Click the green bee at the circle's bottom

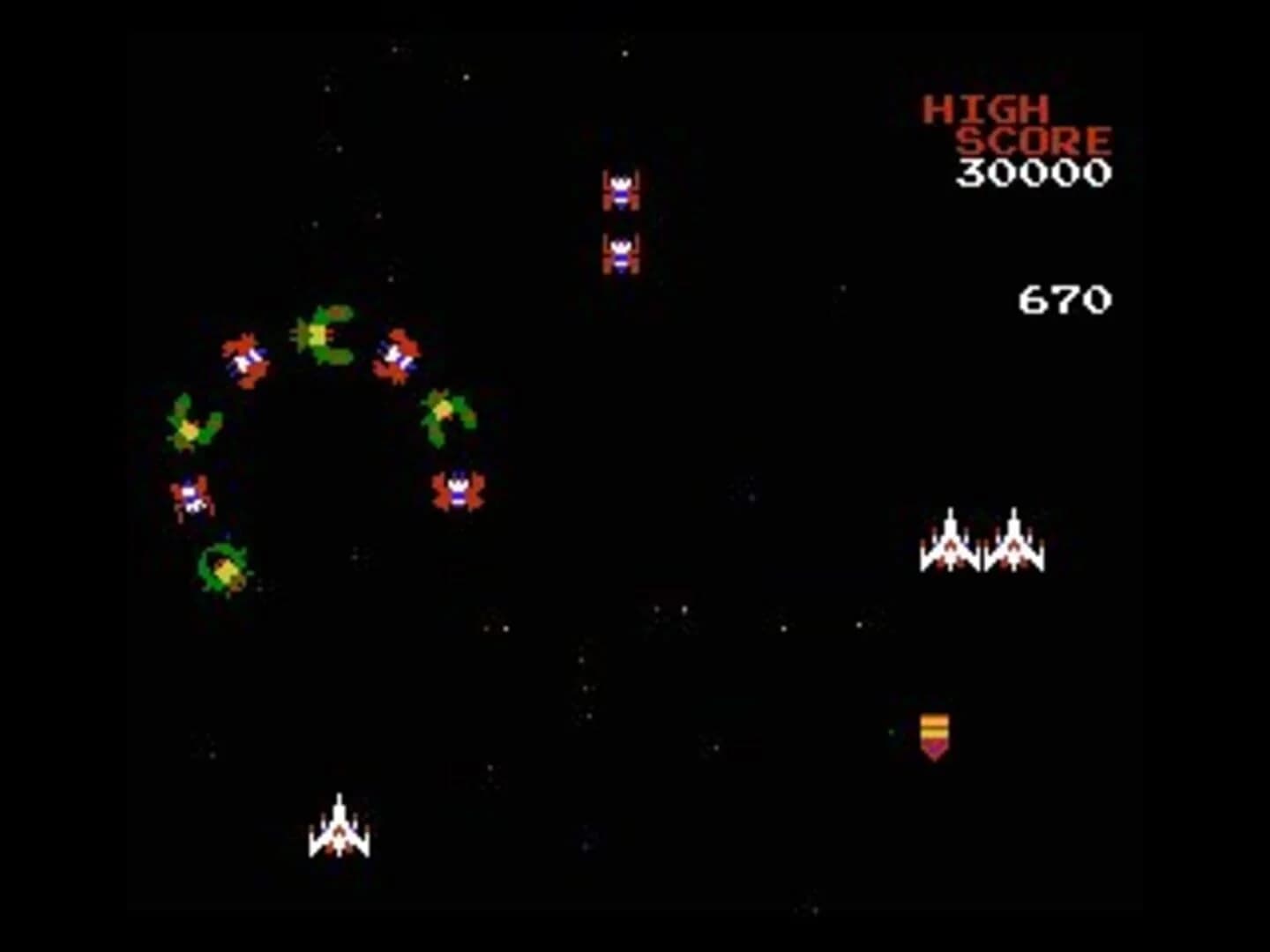223,569
